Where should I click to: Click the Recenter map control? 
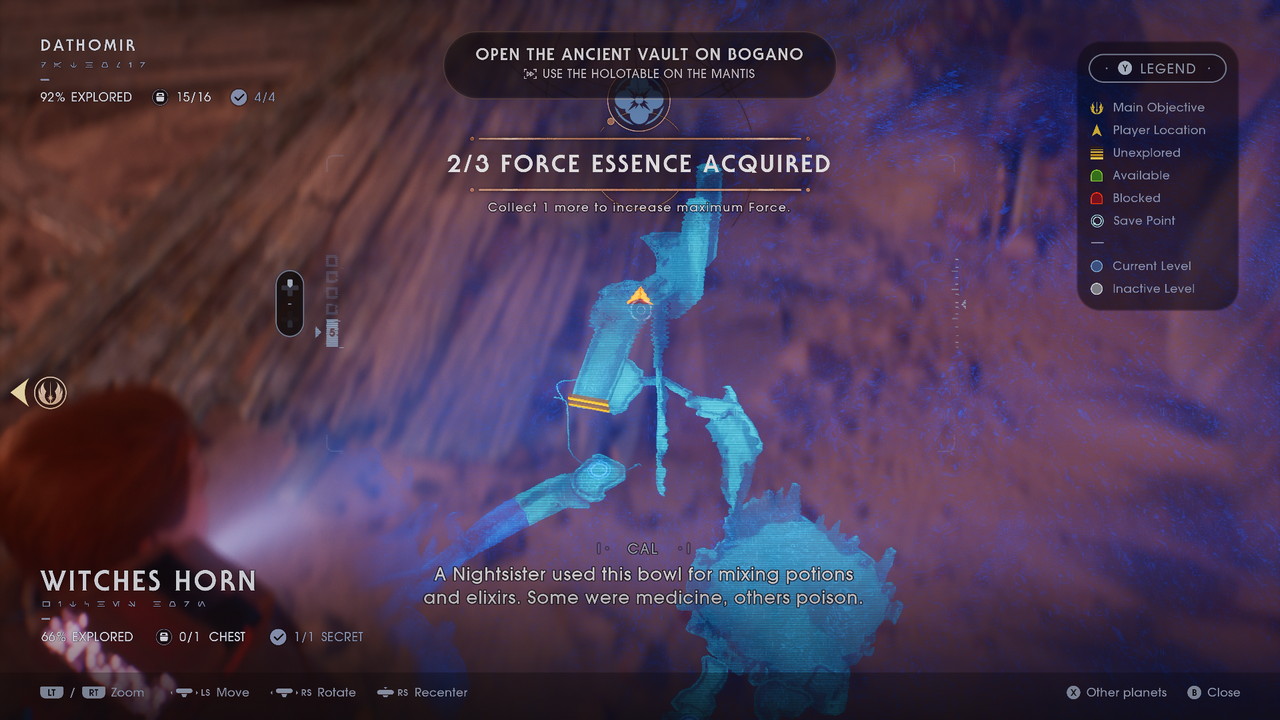tap(422, 692)
